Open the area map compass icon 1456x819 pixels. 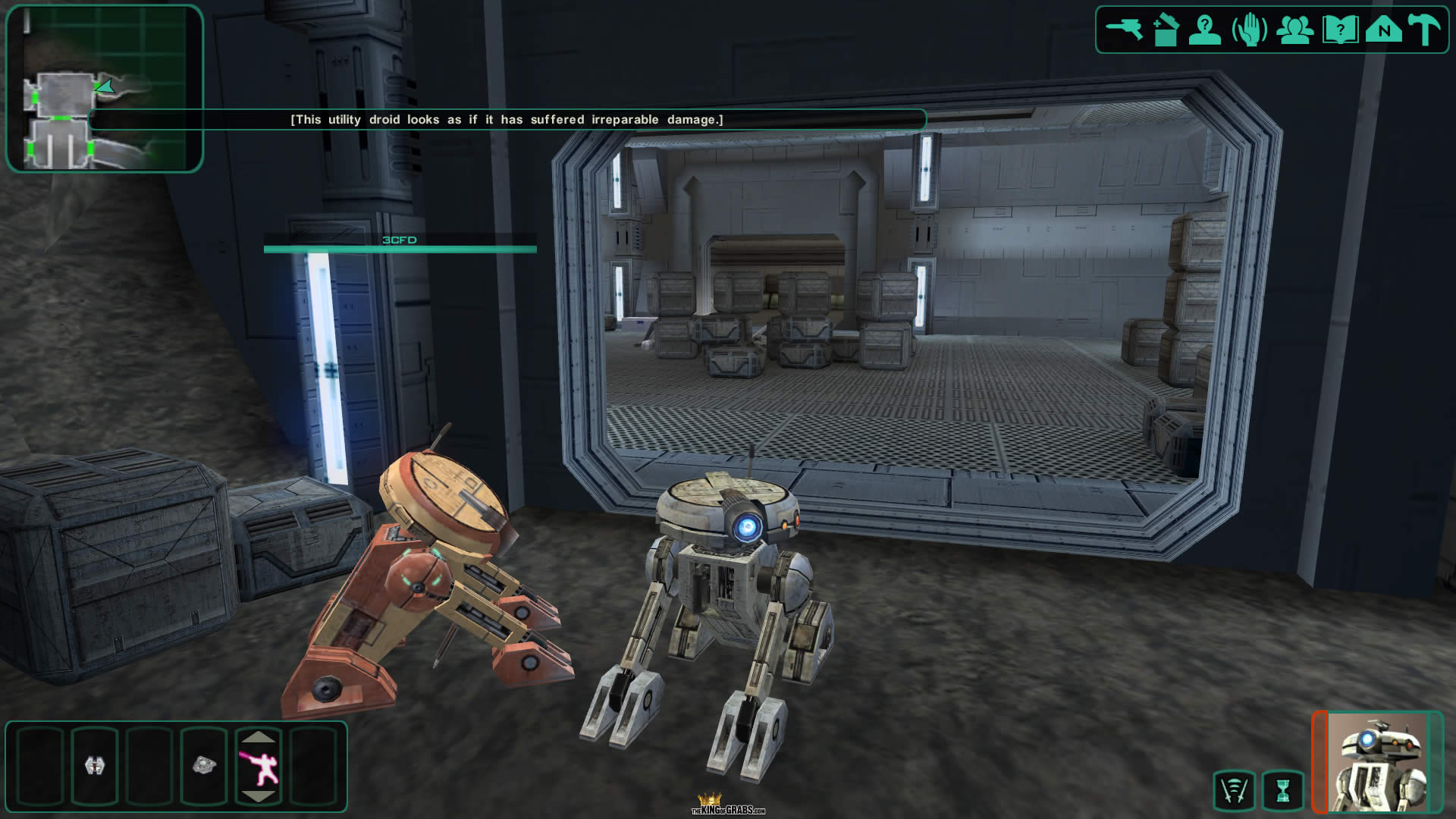point(1384,30)
